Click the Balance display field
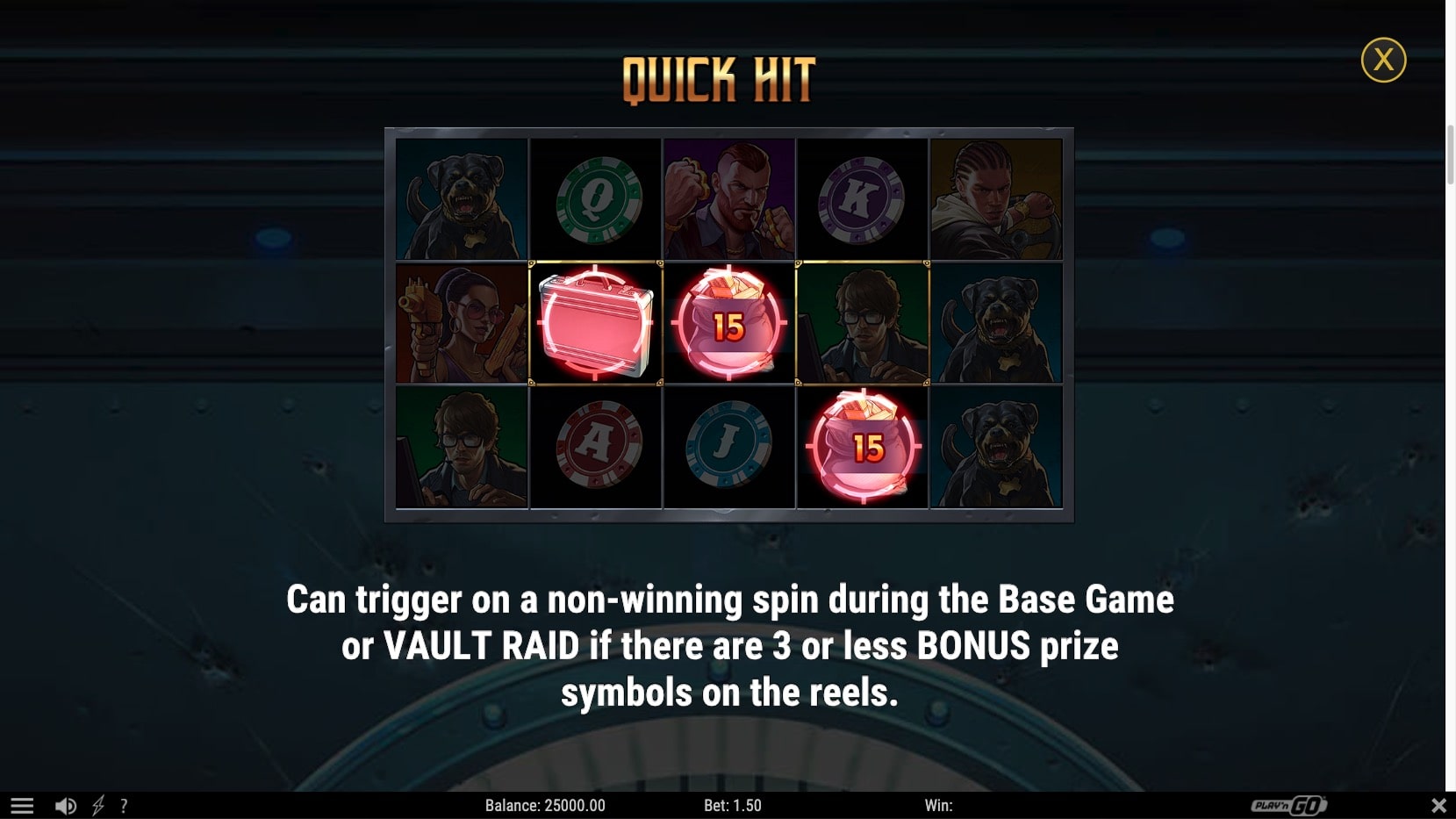 tap(546, 804)
